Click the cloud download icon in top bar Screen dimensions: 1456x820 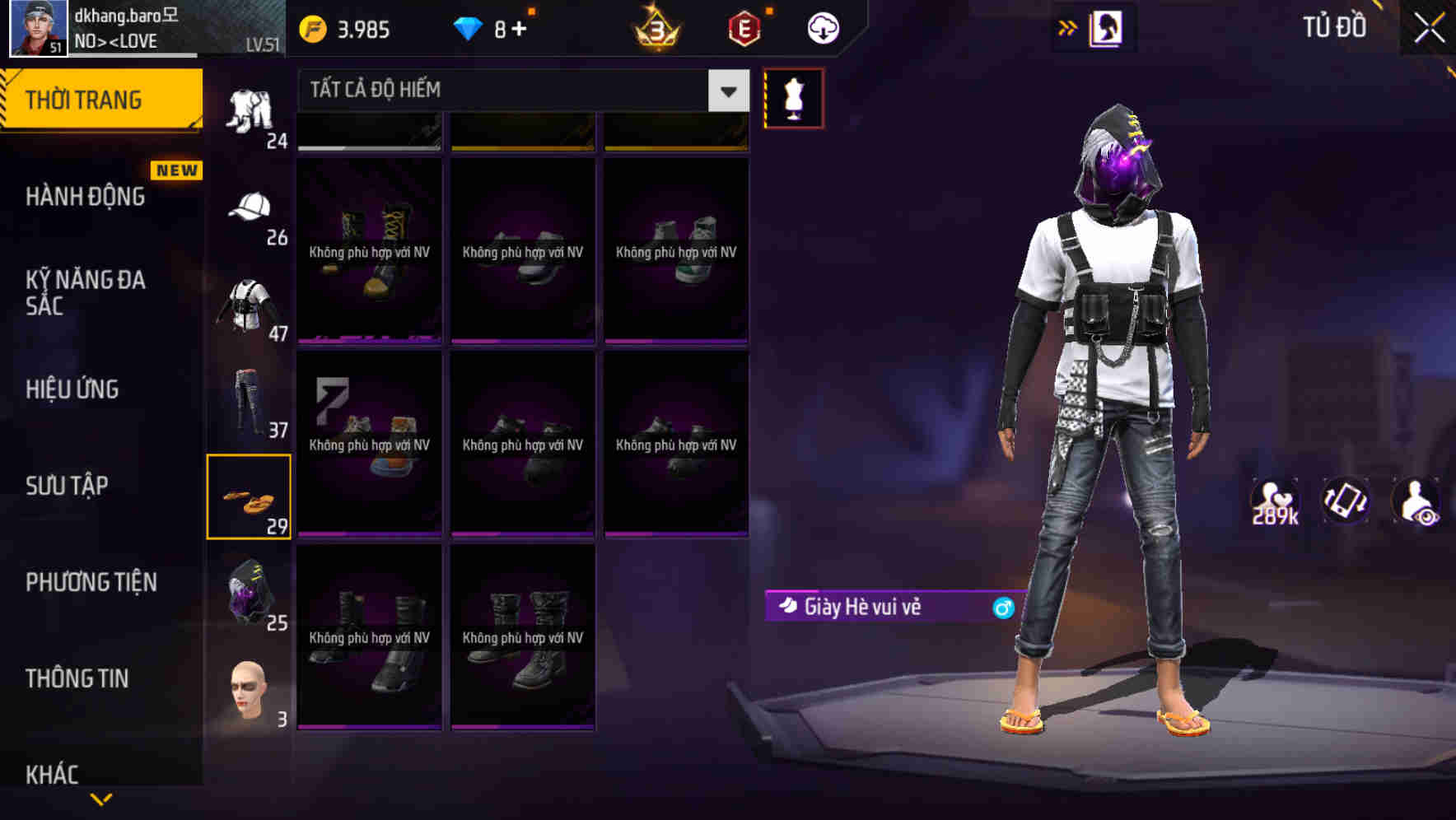coord(821,27)
